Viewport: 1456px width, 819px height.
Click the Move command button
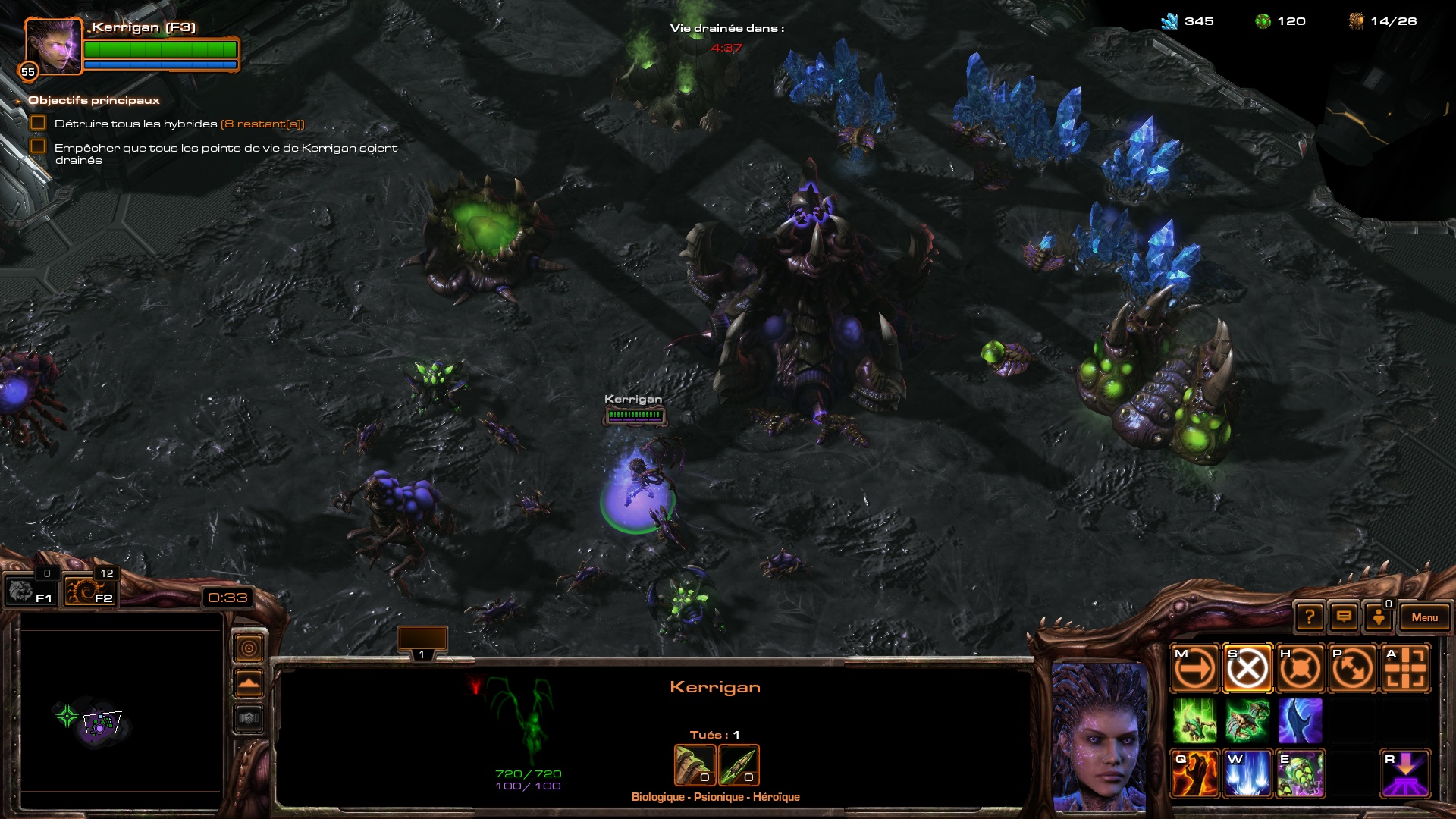[1194, 669]
